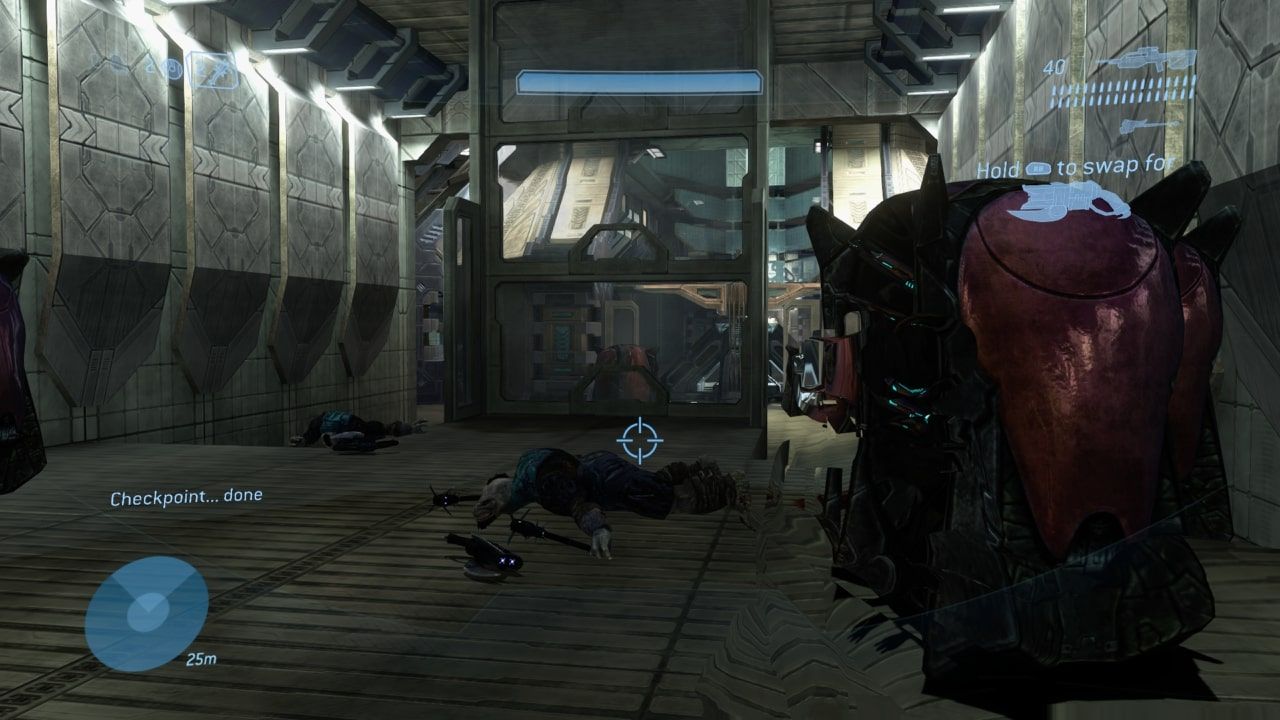The width and height of the screenshot is (1280, 720).
Task: Click the RB button glyph in the swap prompt
Action: [x=1039, y=167]
